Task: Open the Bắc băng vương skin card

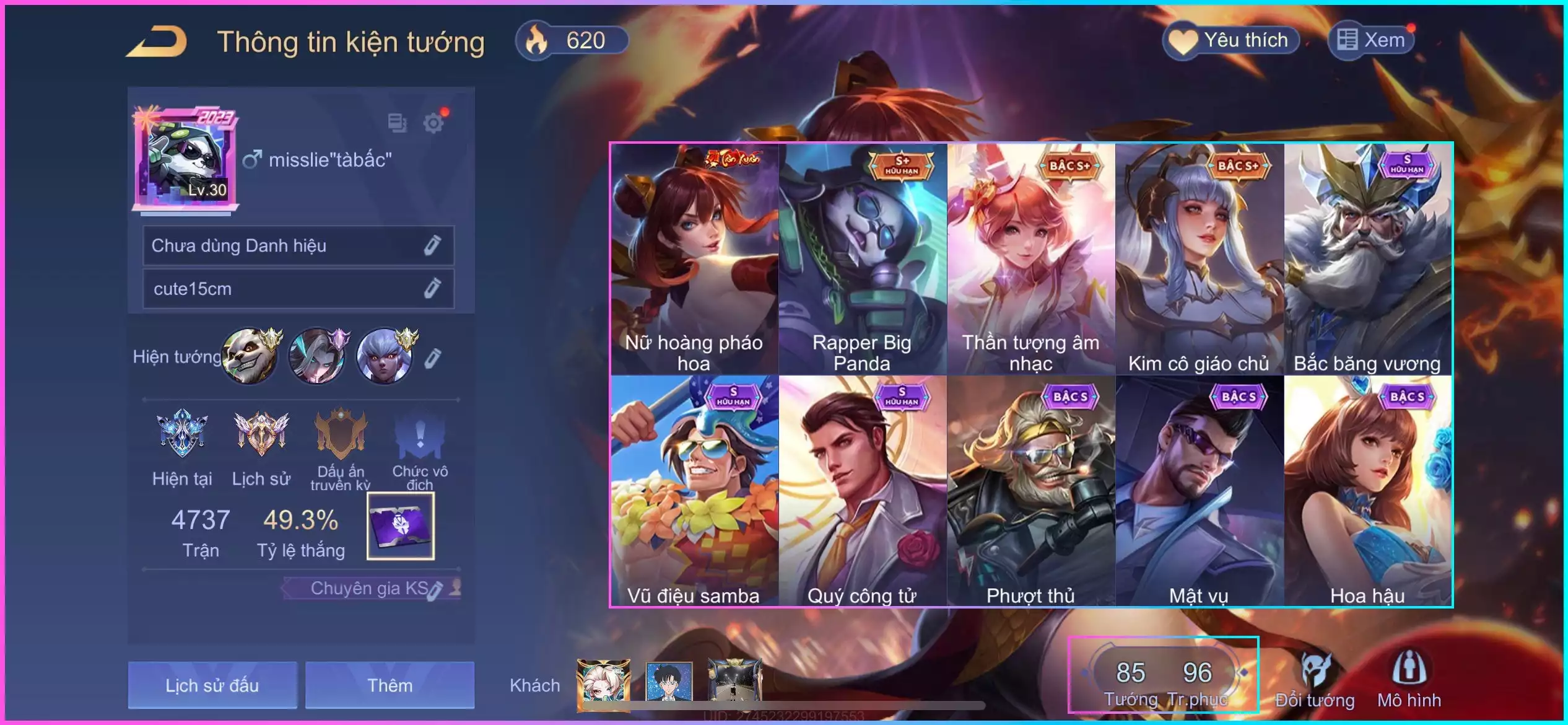Action: click(x=1367, y=260)
